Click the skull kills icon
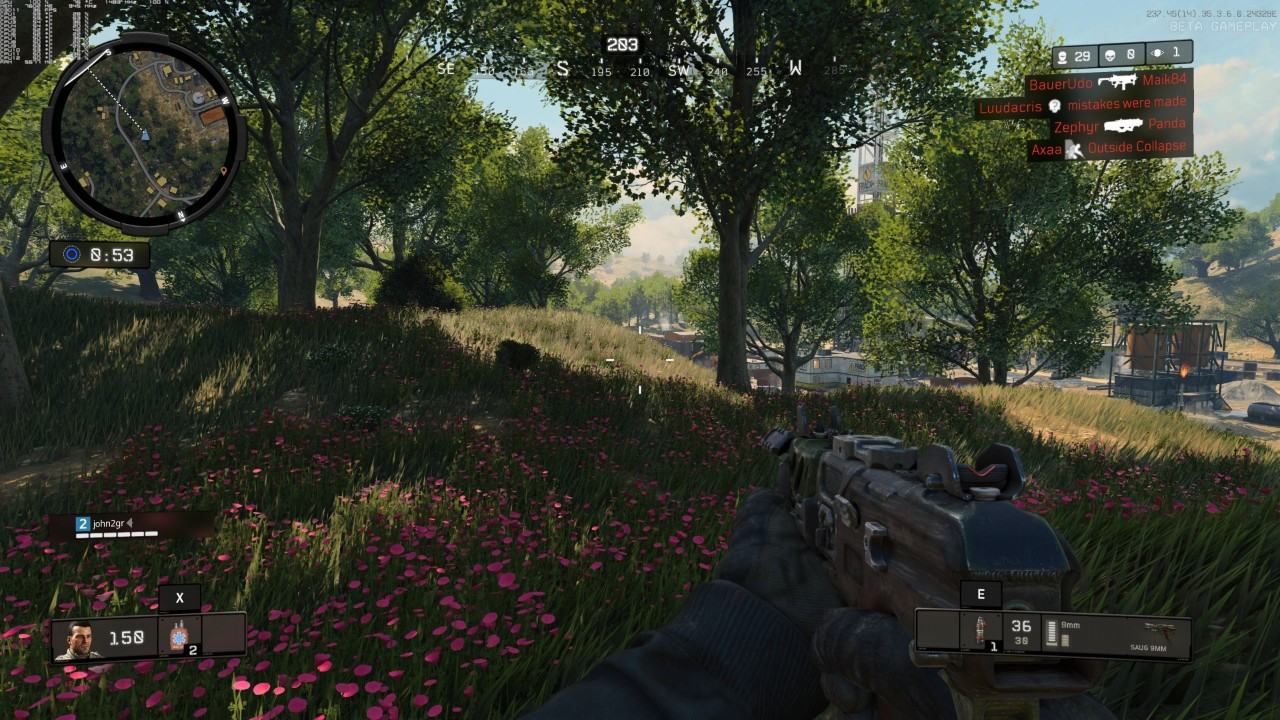This screenshot has height=720, width=1280. [1106, 56]
